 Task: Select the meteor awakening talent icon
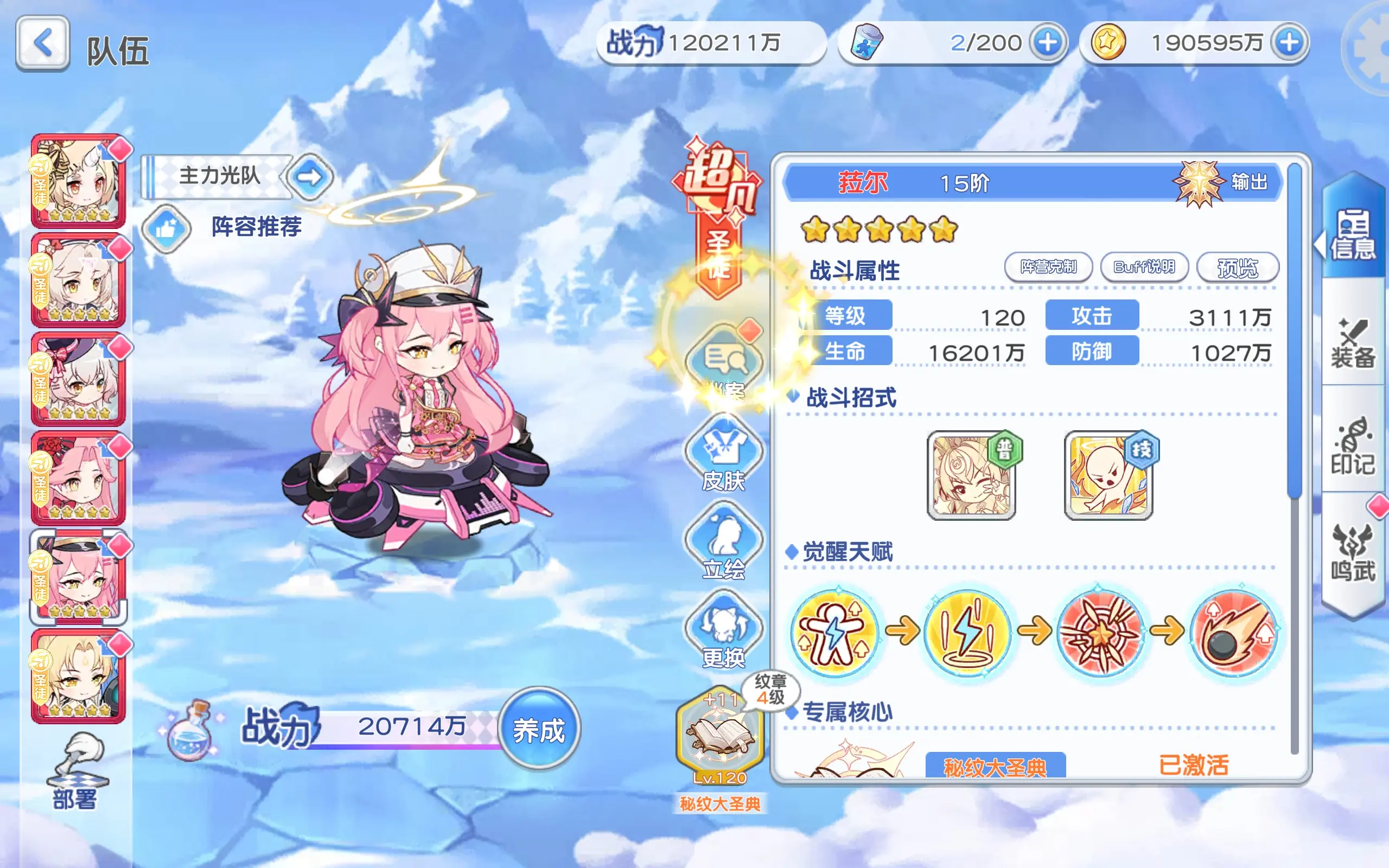click(x=1235, y=631)
